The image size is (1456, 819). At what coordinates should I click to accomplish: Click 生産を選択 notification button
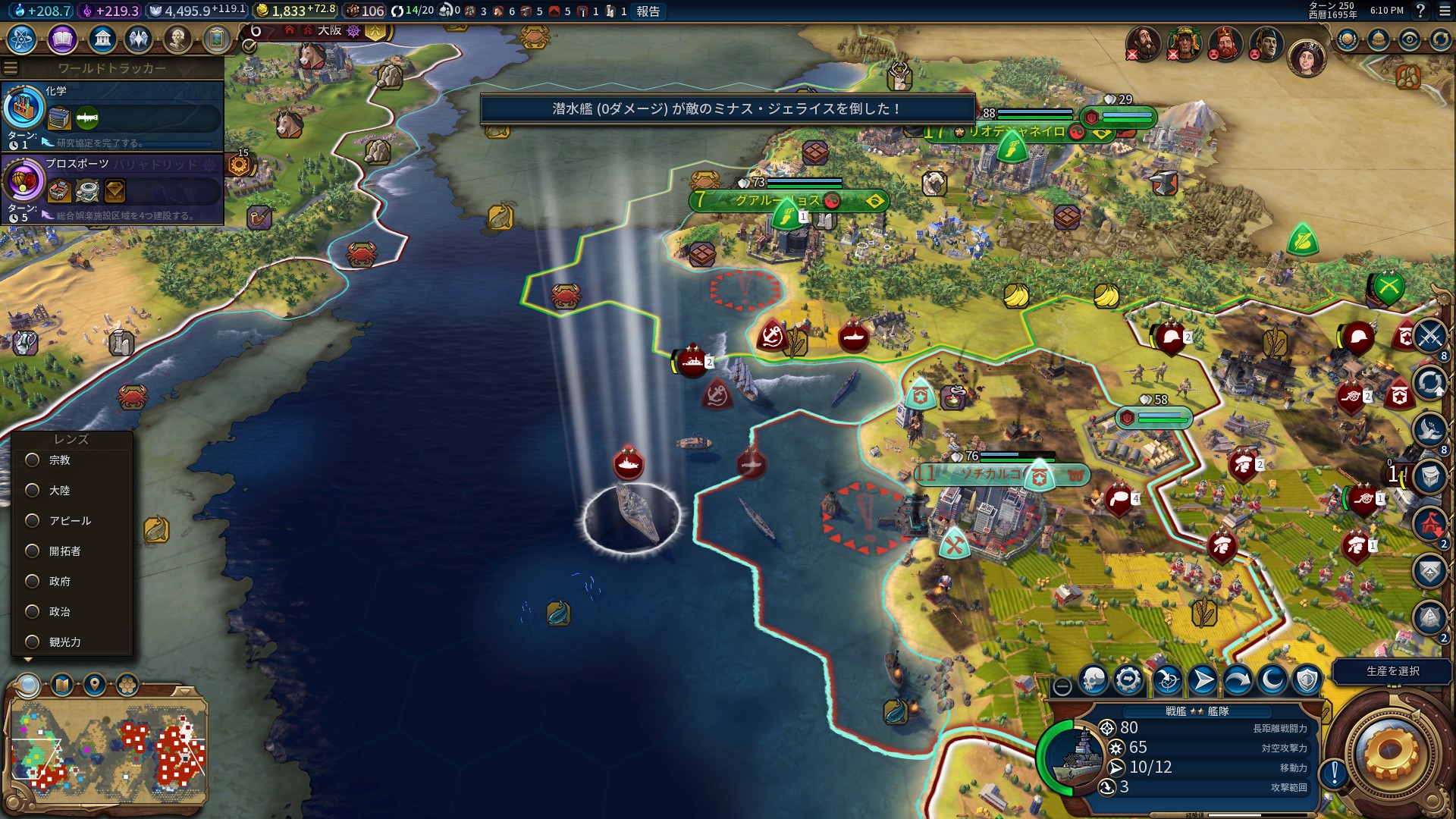[x=1392, y=671]
